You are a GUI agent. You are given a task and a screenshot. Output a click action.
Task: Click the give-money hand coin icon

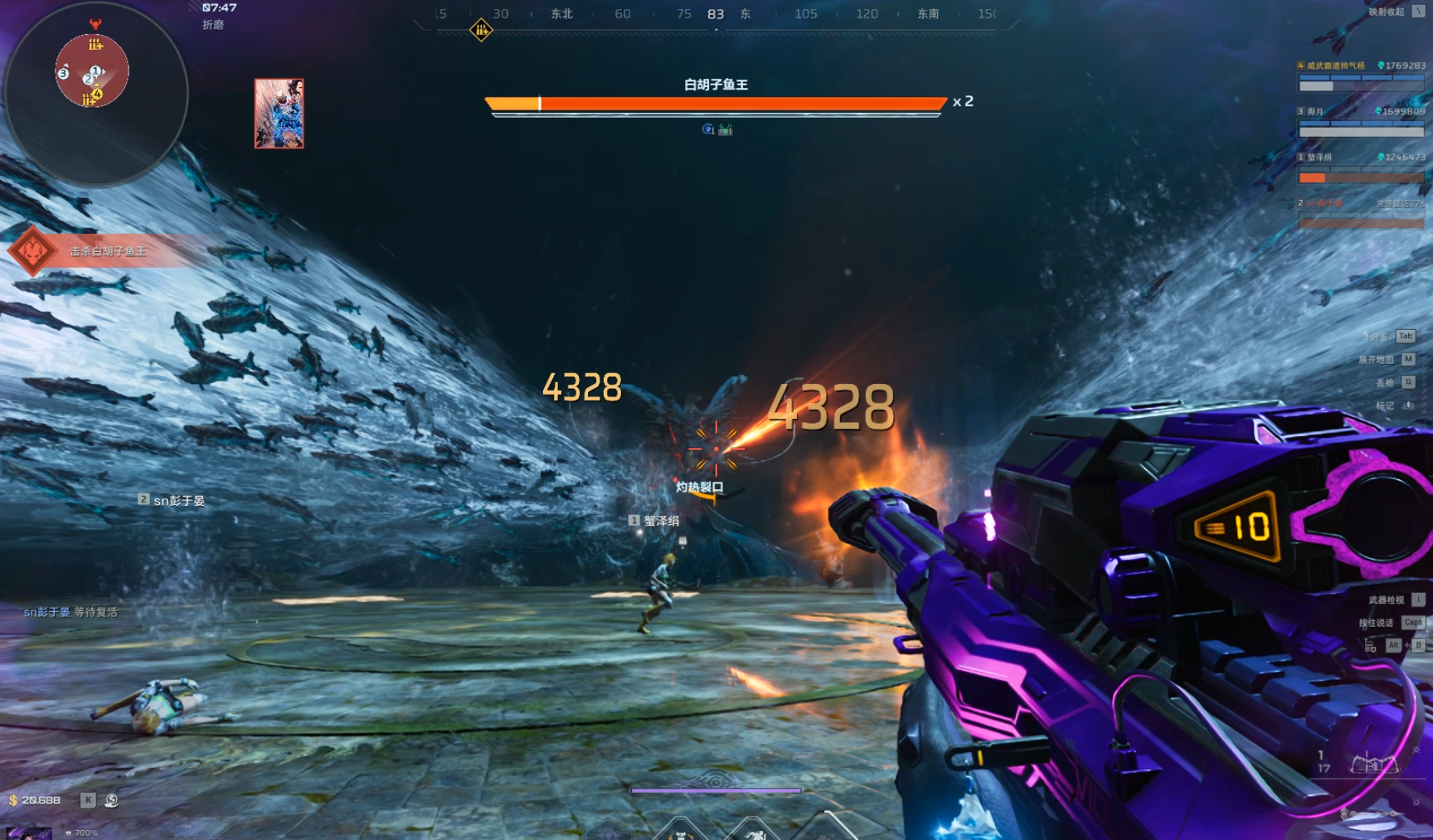111,800
